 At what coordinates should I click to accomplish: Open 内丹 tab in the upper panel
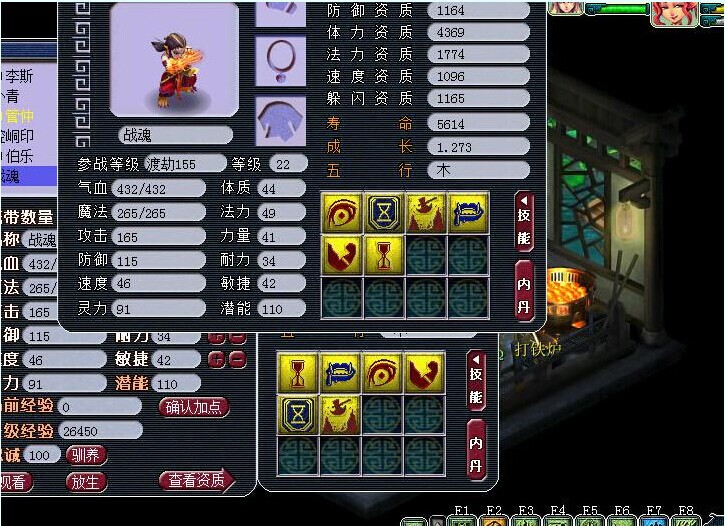pos(524,290)
